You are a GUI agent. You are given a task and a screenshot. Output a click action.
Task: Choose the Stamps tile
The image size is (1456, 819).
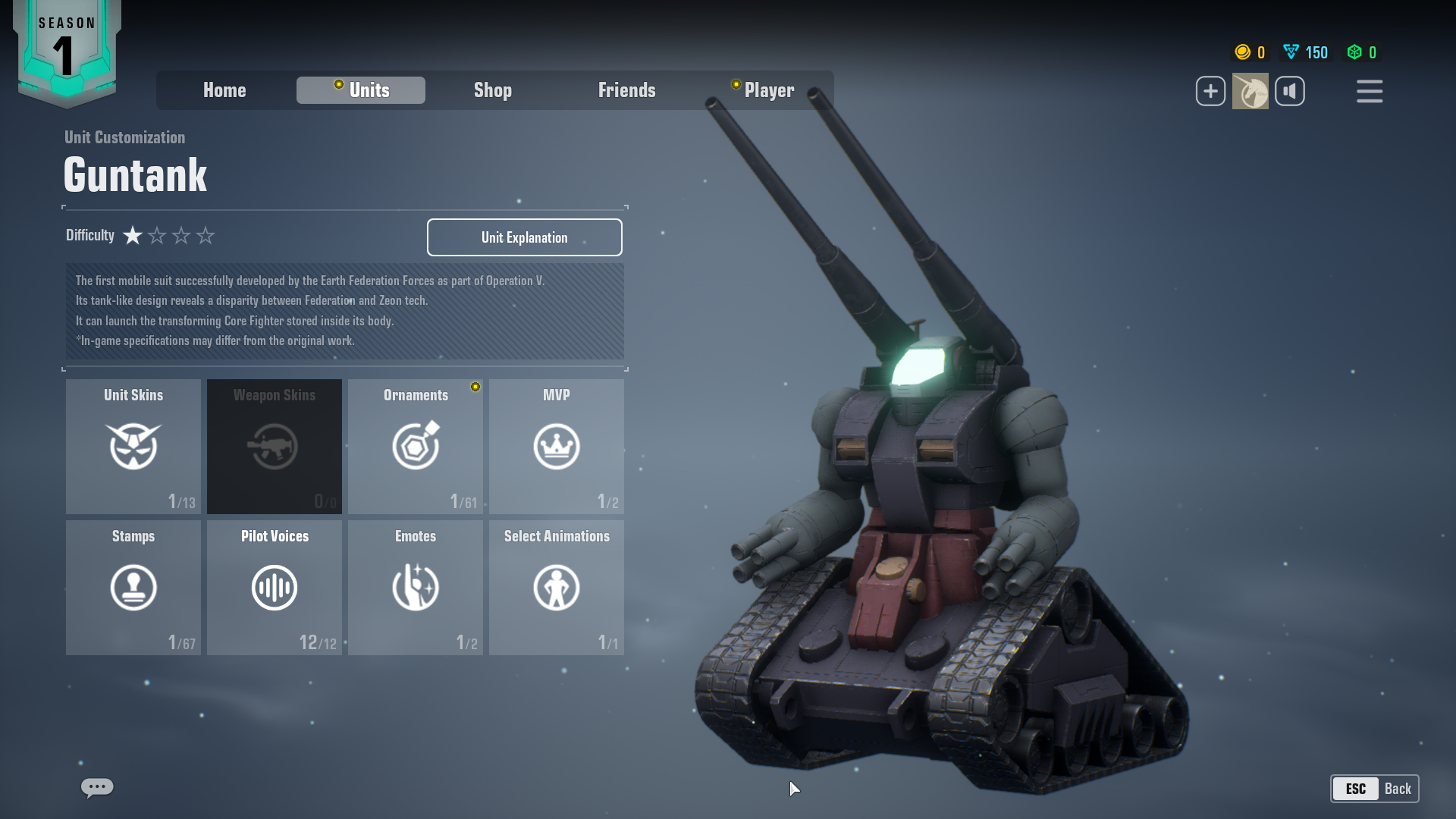pyautogui.click(x=133, y=587)
